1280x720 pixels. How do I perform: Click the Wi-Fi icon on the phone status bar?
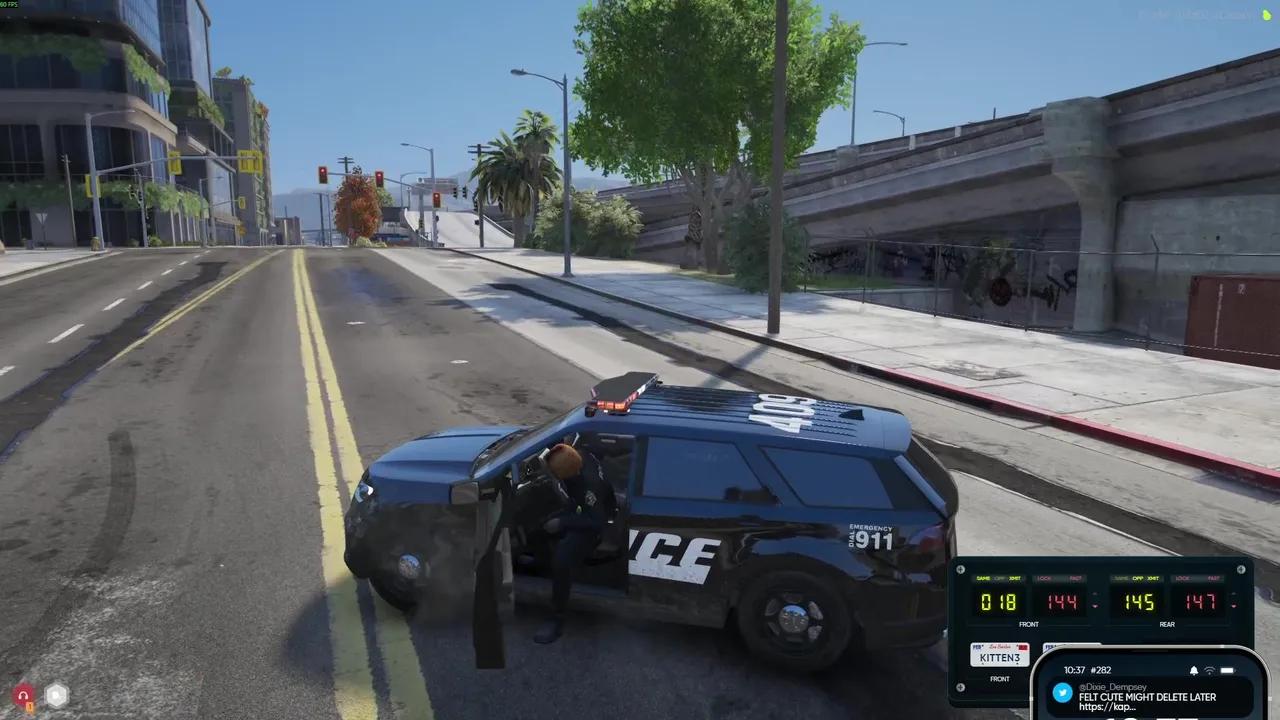pos(1210,670)
